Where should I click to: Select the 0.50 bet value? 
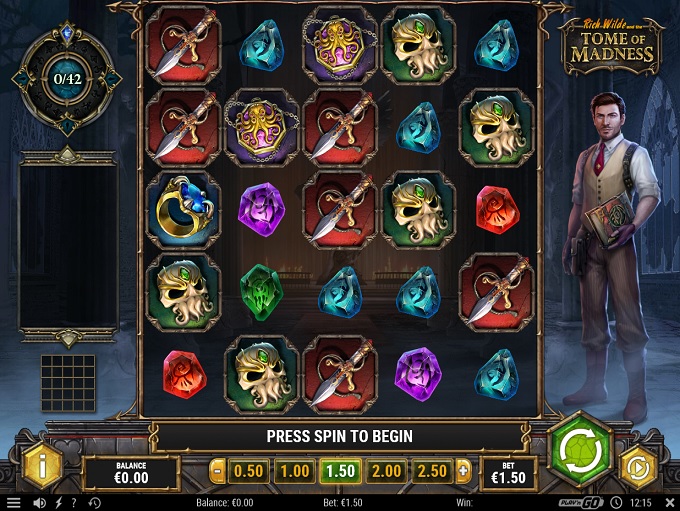[x=248, y=471]
